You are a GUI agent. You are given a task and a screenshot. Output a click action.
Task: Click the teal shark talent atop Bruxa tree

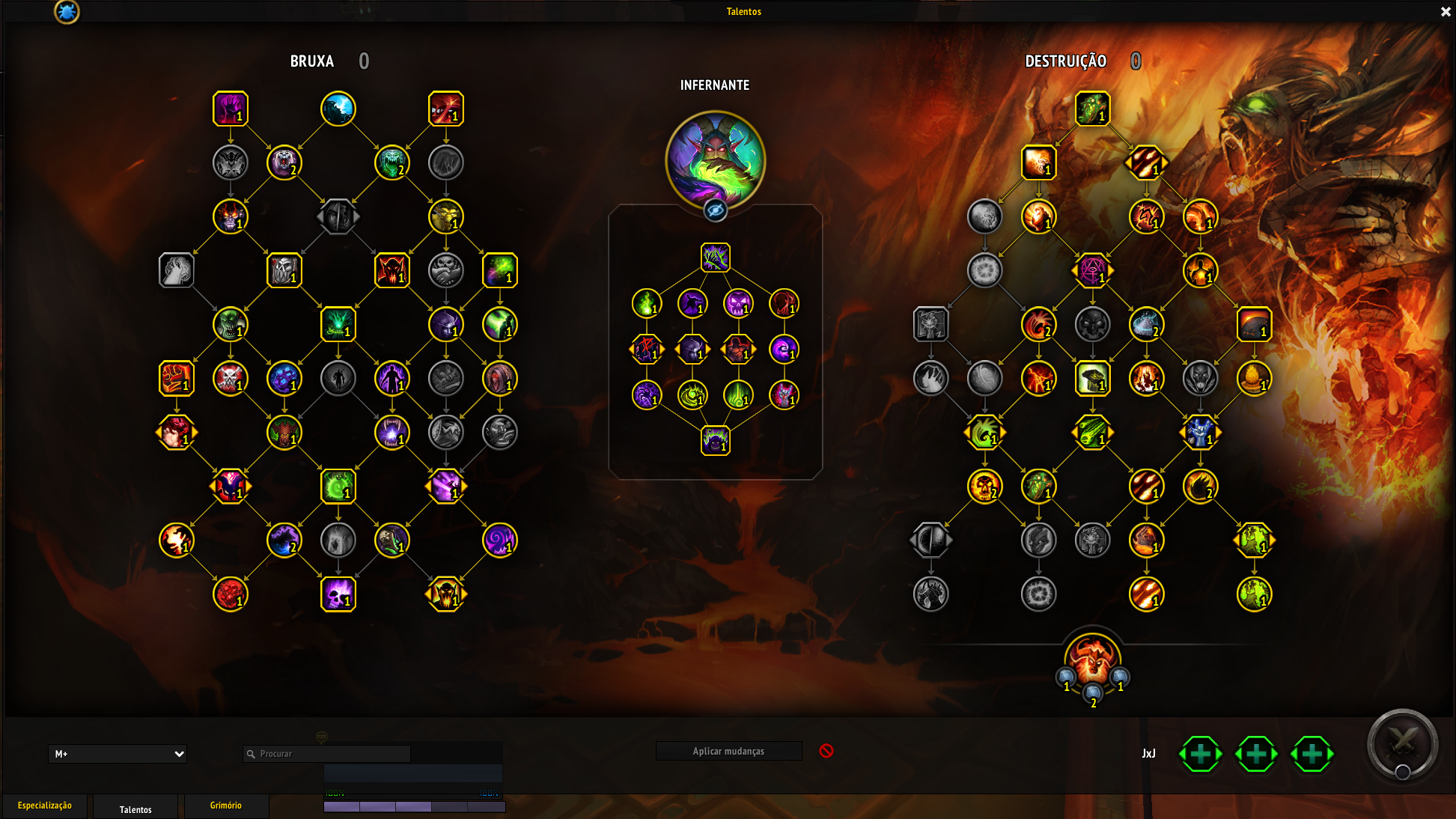coord(338,109)
